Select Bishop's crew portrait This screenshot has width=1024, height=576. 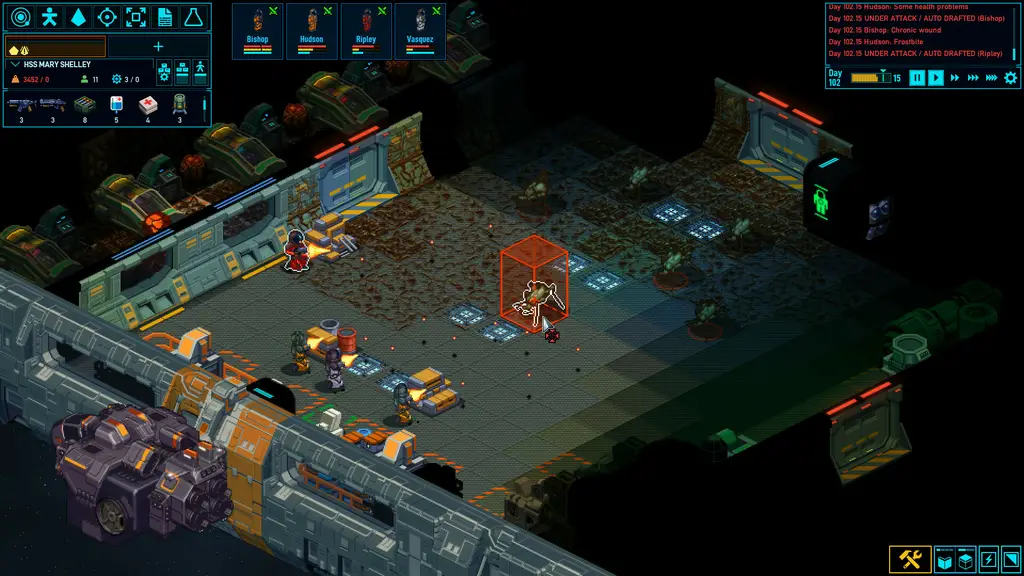point(258,30)
